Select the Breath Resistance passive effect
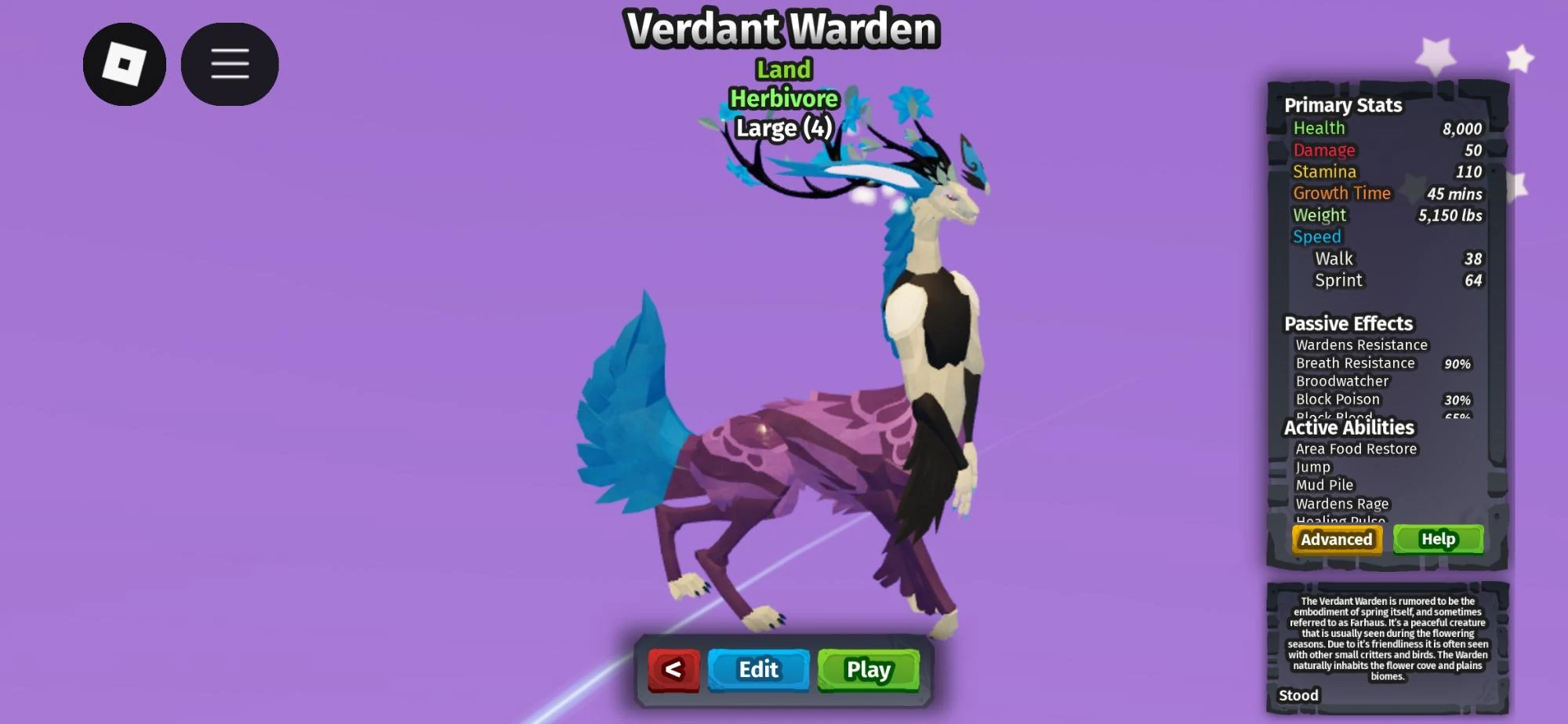This screenshot has height=724, width=1568. coord(1356,363)
